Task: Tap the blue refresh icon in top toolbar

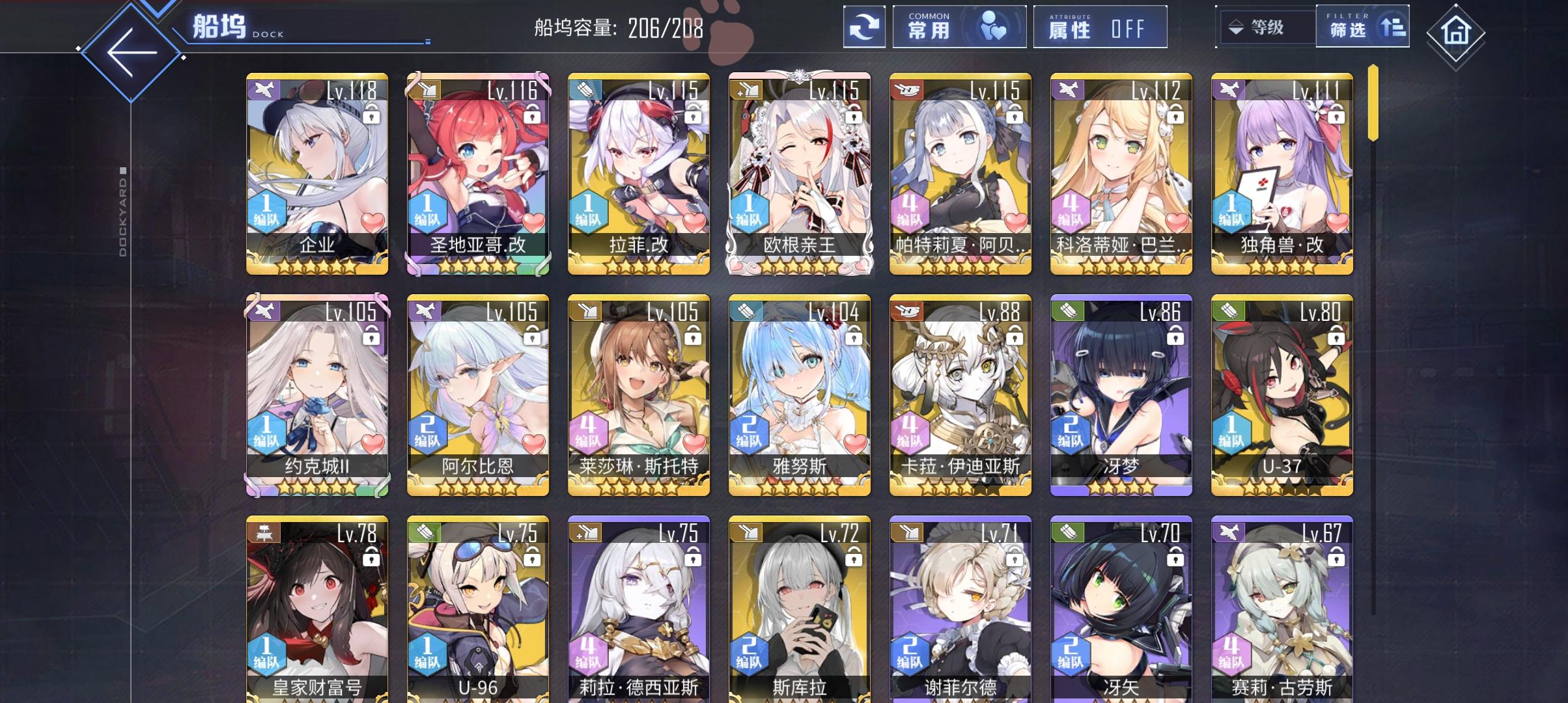Action: click(865, 27)
